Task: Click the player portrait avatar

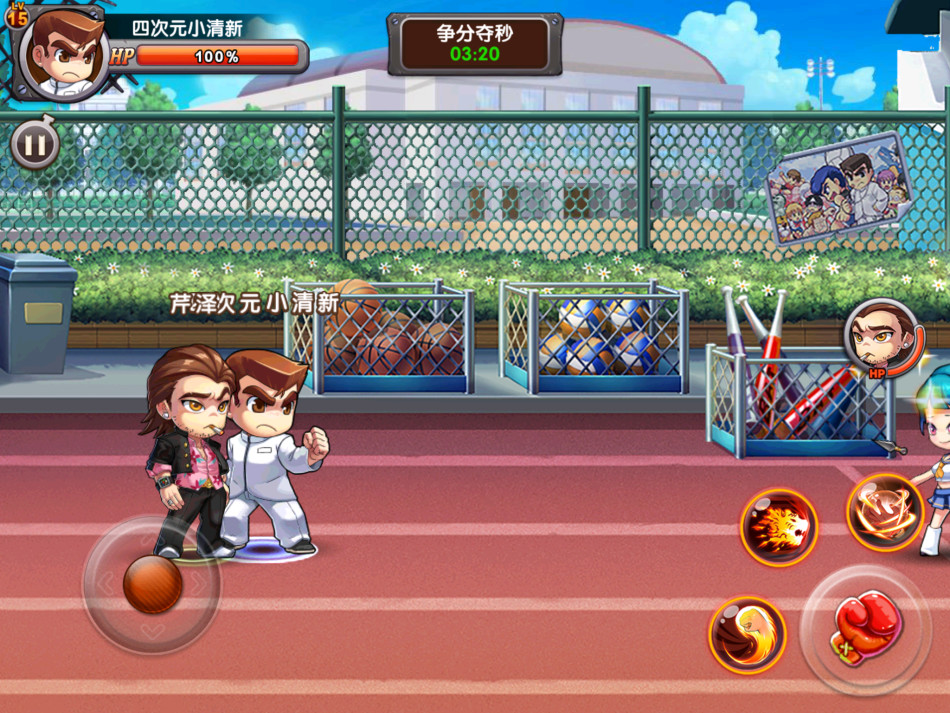Action: pyautogui.click(x=64, y=56)
